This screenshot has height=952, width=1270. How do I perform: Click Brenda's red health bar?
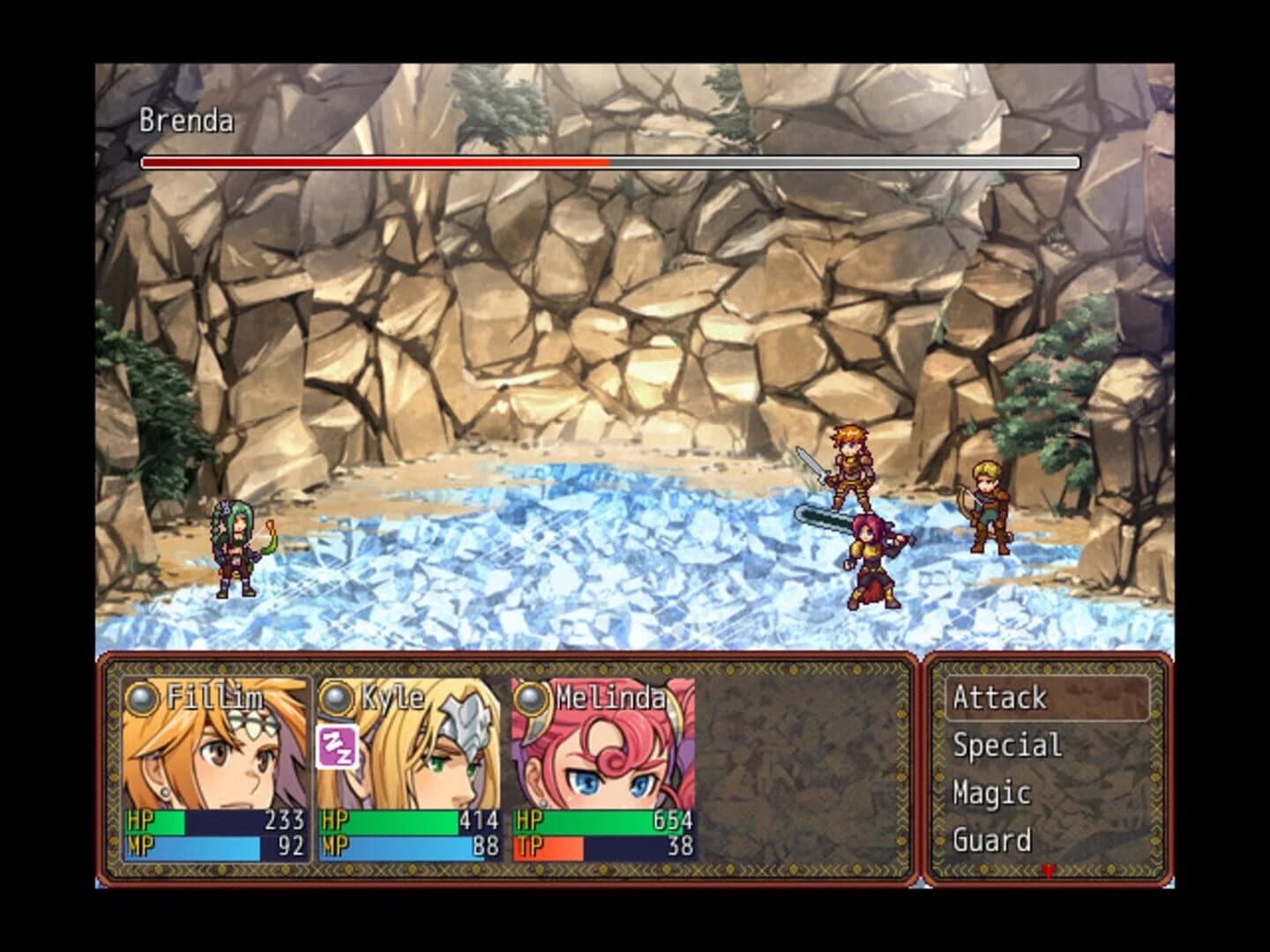(x=370, y=163)
